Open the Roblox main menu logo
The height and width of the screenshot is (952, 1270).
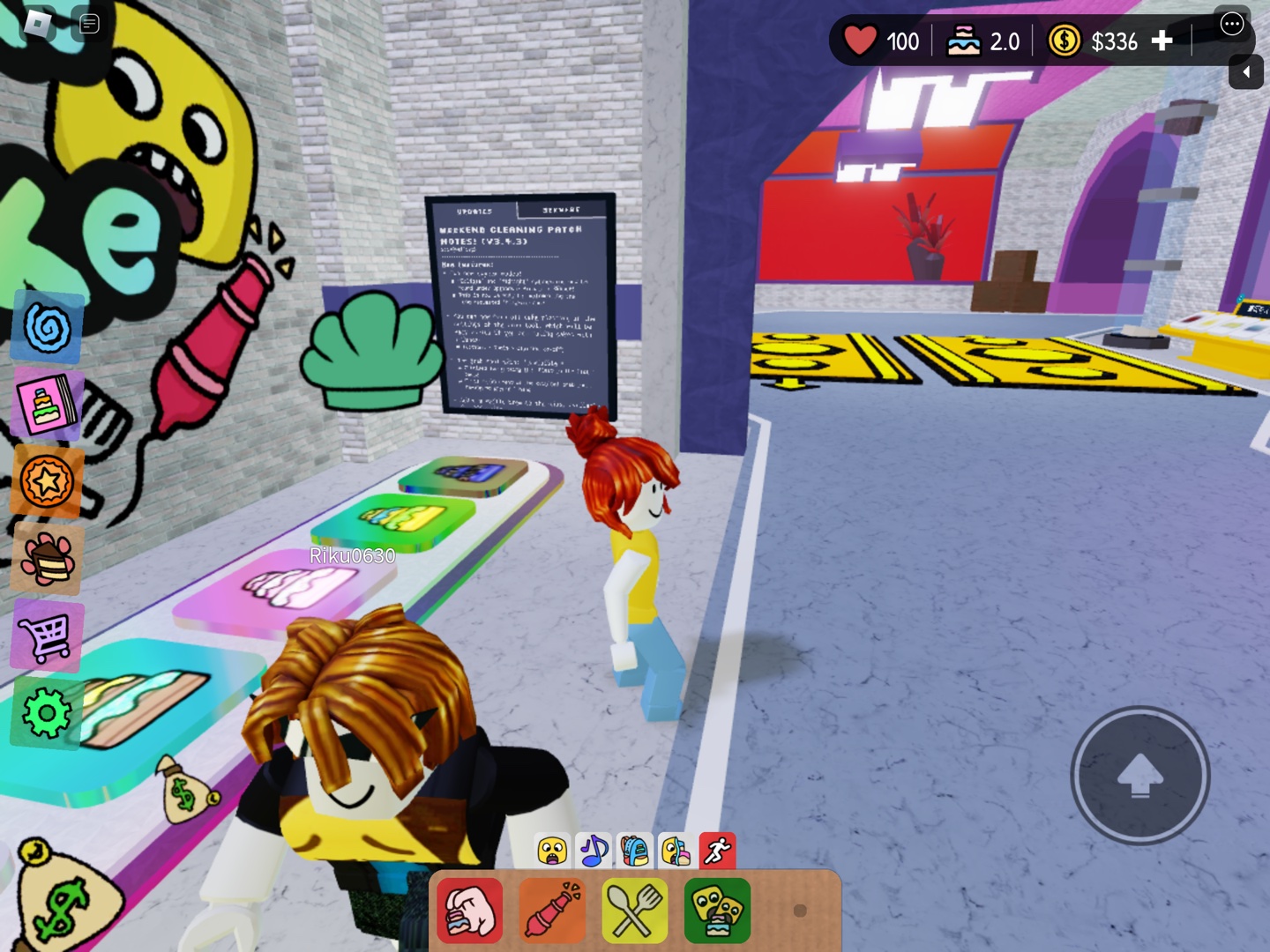(38, 23)
